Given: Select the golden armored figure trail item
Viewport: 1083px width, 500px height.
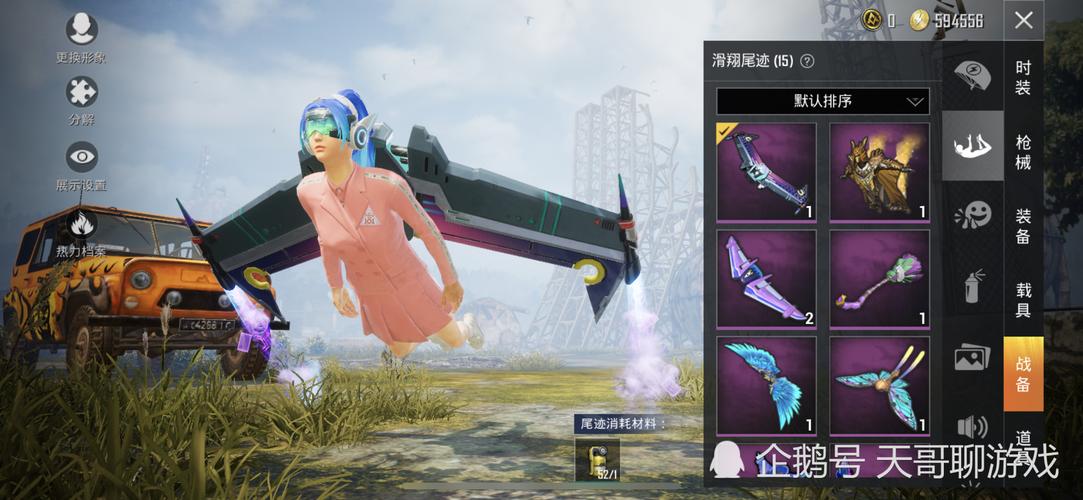Looking at the screenshot, I should coord(879,171).
